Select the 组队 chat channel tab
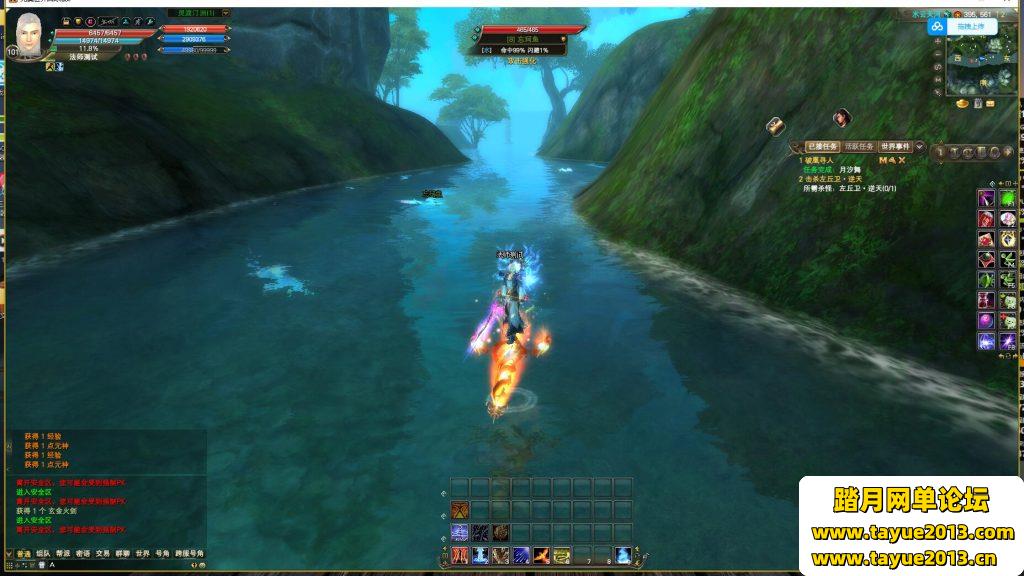The height and width of the screenshot is (576, 1024). click(43, 553)
